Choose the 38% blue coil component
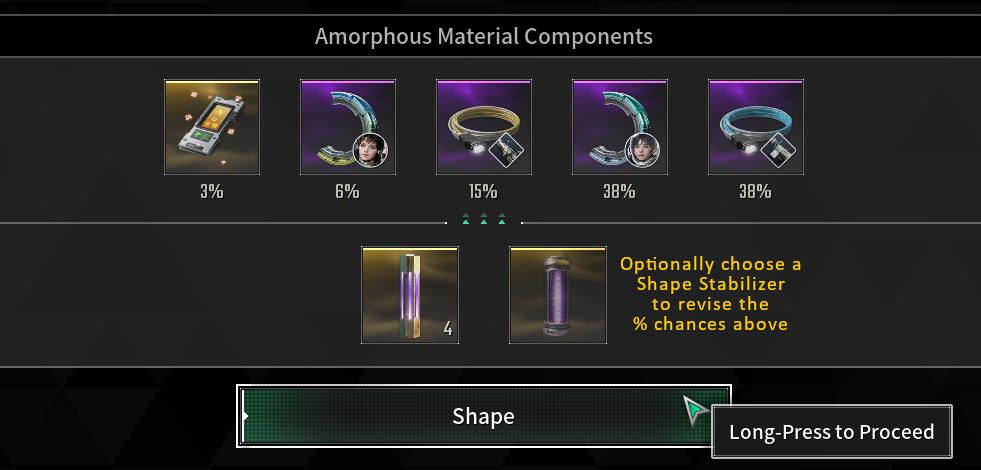Screen dimensions: 981x470 click(756, 127)
